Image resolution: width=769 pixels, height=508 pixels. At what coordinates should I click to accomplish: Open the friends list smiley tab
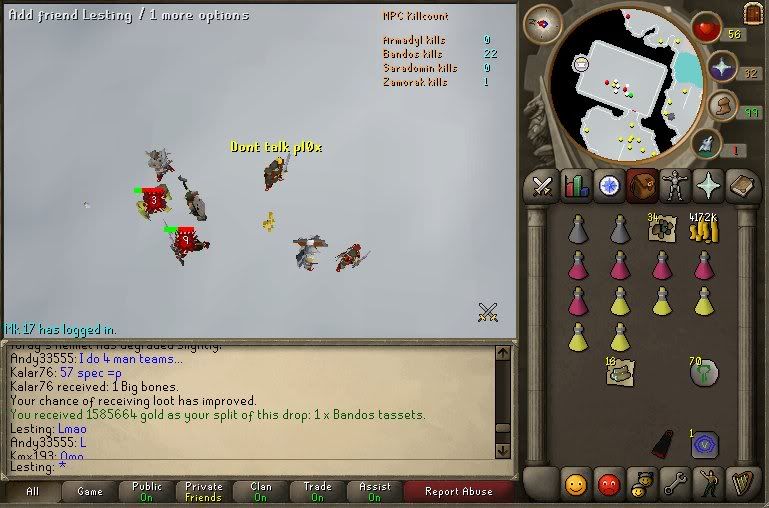point(575,485)
